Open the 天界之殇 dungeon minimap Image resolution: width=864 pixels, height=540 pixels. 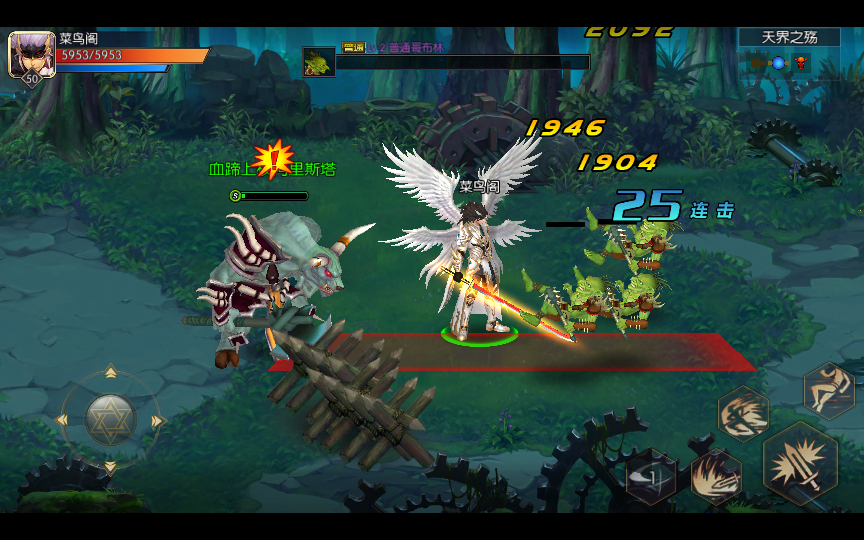tap(790, 38)
